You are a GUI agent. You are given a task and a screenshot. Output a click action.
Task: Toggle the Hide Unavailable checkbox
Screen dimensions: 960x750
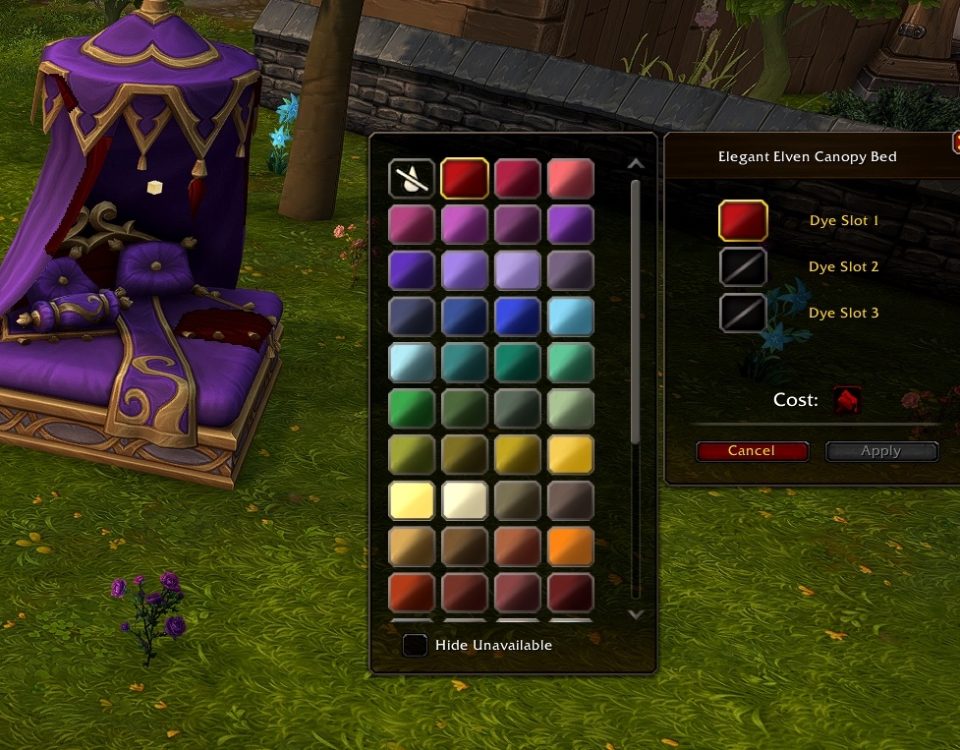415,645
